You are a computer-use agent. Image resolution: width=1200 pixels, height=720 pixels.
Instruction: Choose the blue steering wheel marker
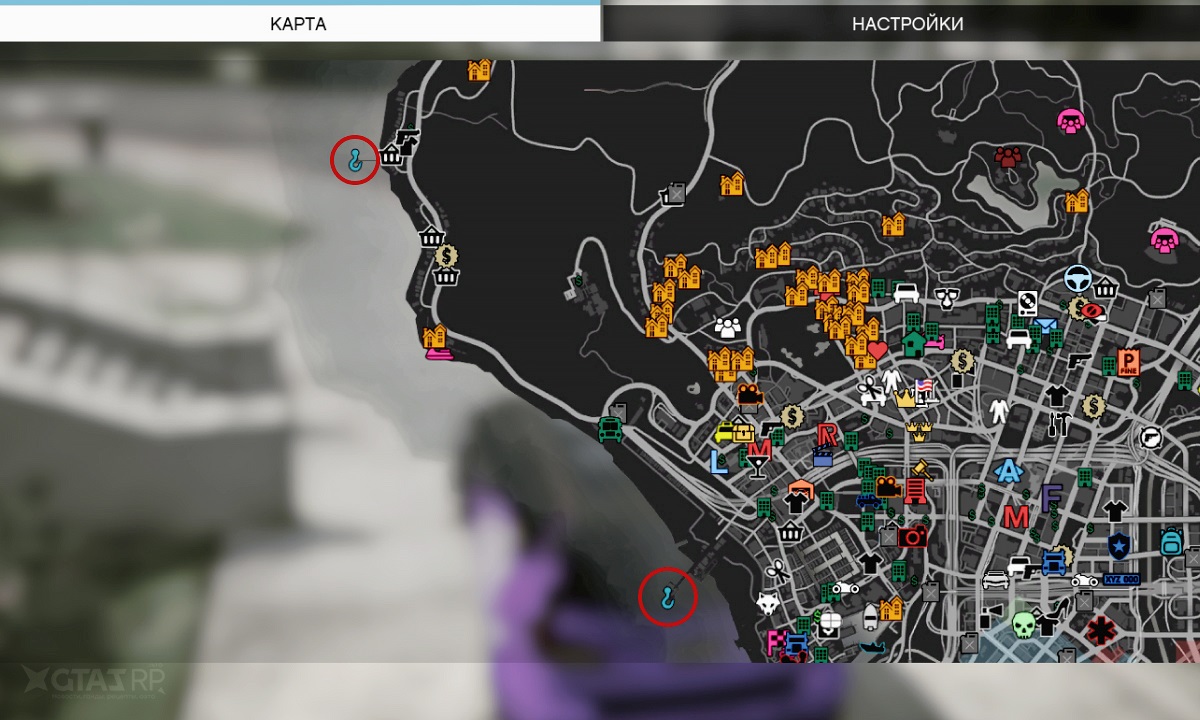(1078, 277)
